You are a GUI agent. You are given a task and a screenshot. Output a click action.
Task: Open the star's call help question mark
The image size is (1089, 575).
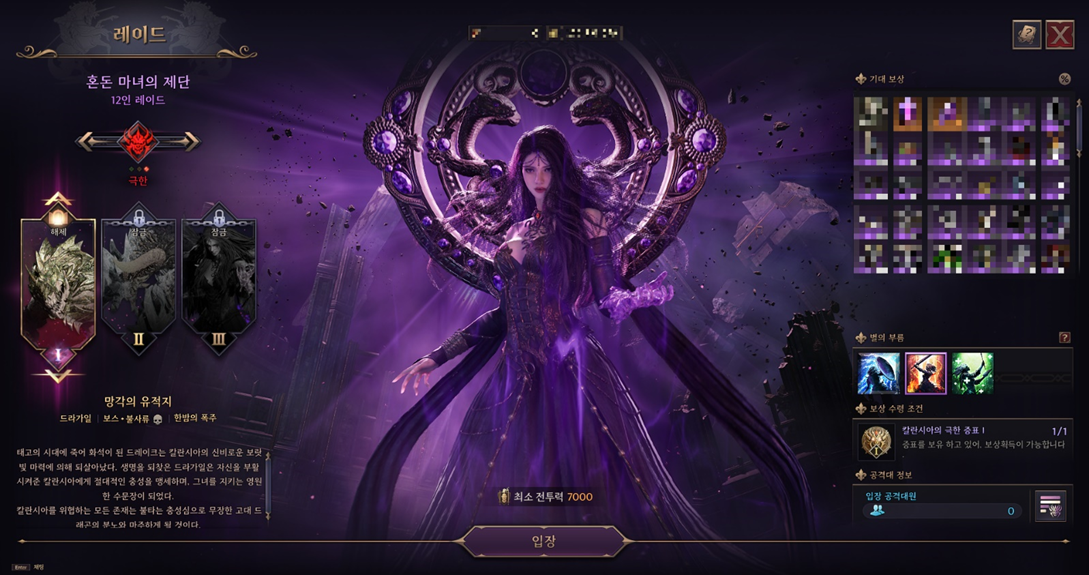click(x=1064, y=338)
